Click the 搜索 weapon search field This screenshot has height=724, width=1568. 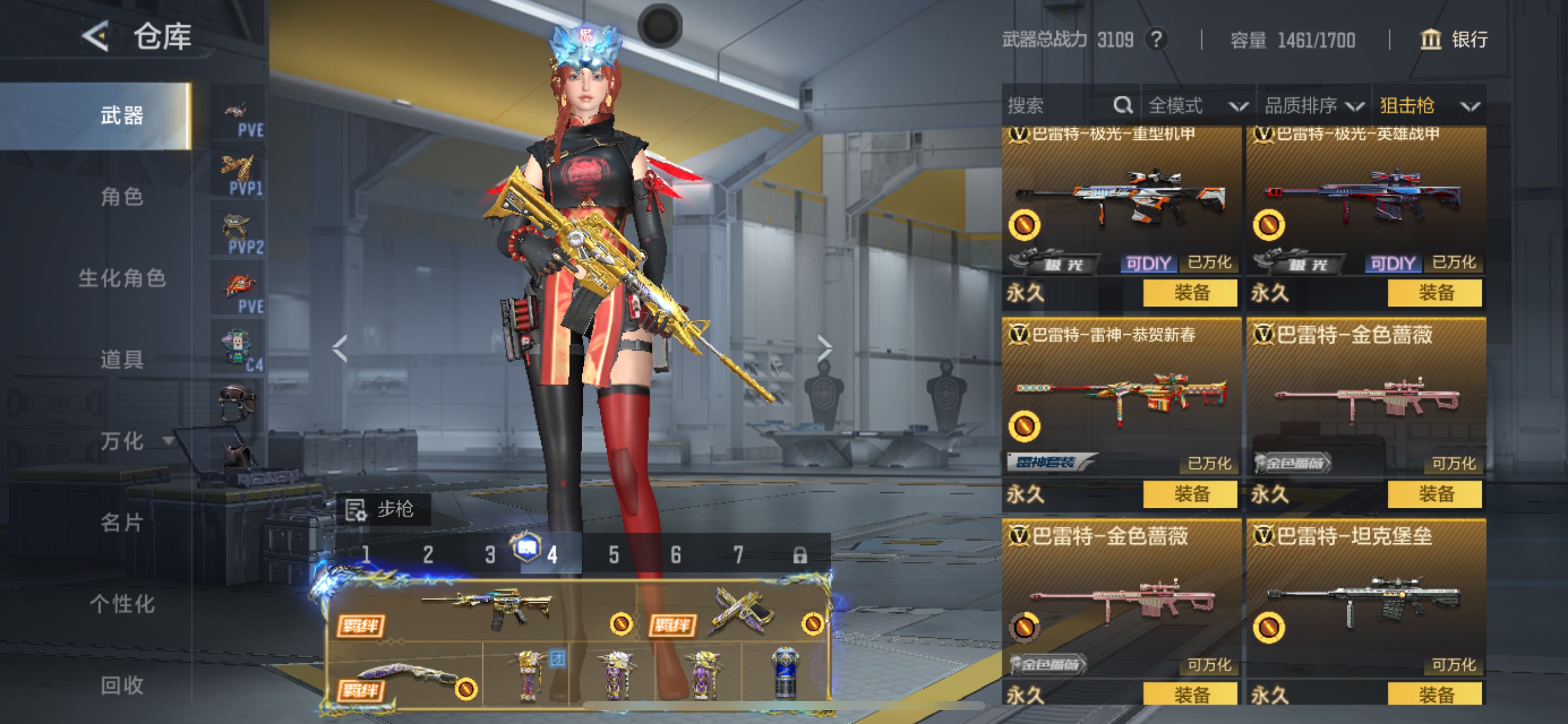pyautogui.click(x=1059, y=106)
